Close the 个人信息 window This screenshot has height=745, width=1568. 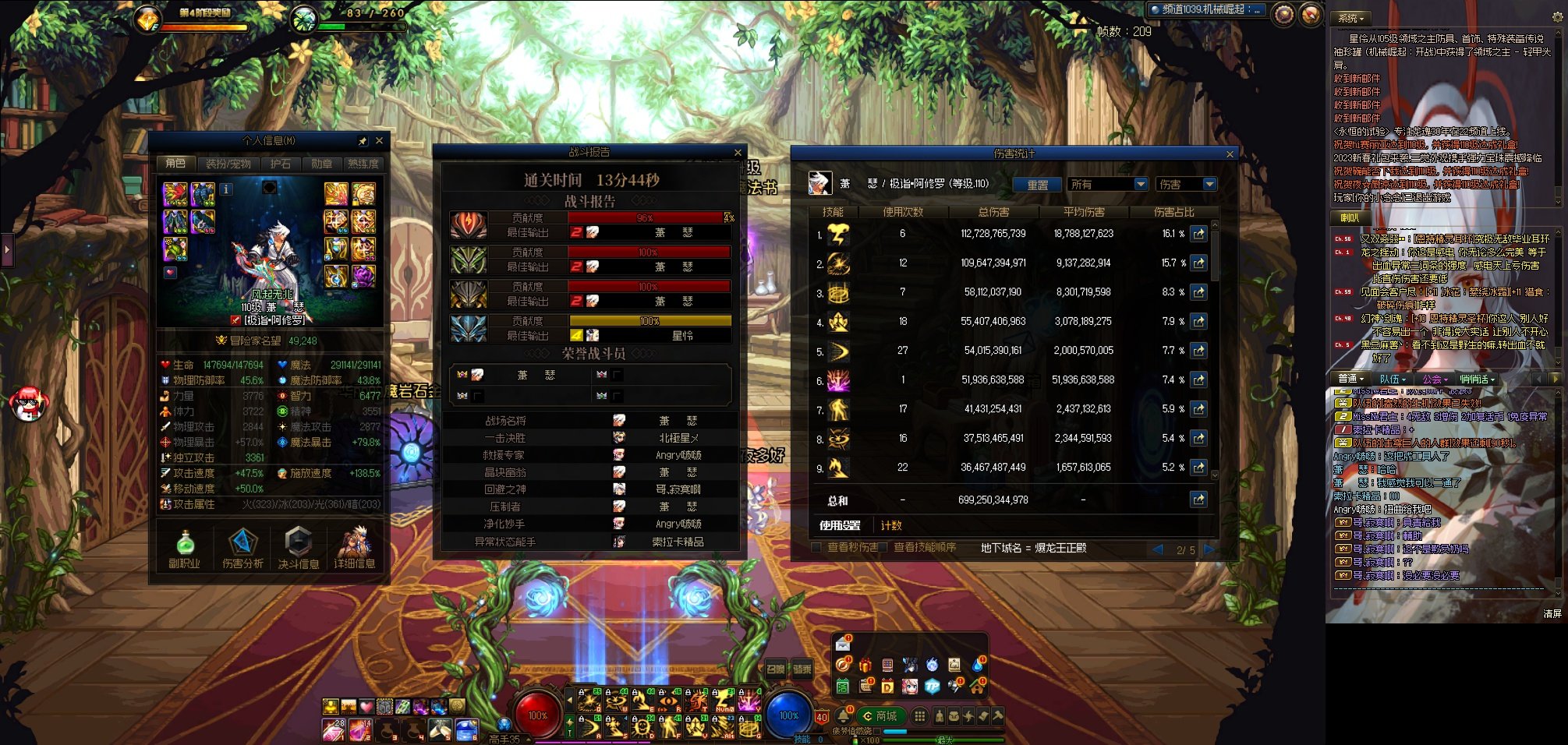pos(379,141)
